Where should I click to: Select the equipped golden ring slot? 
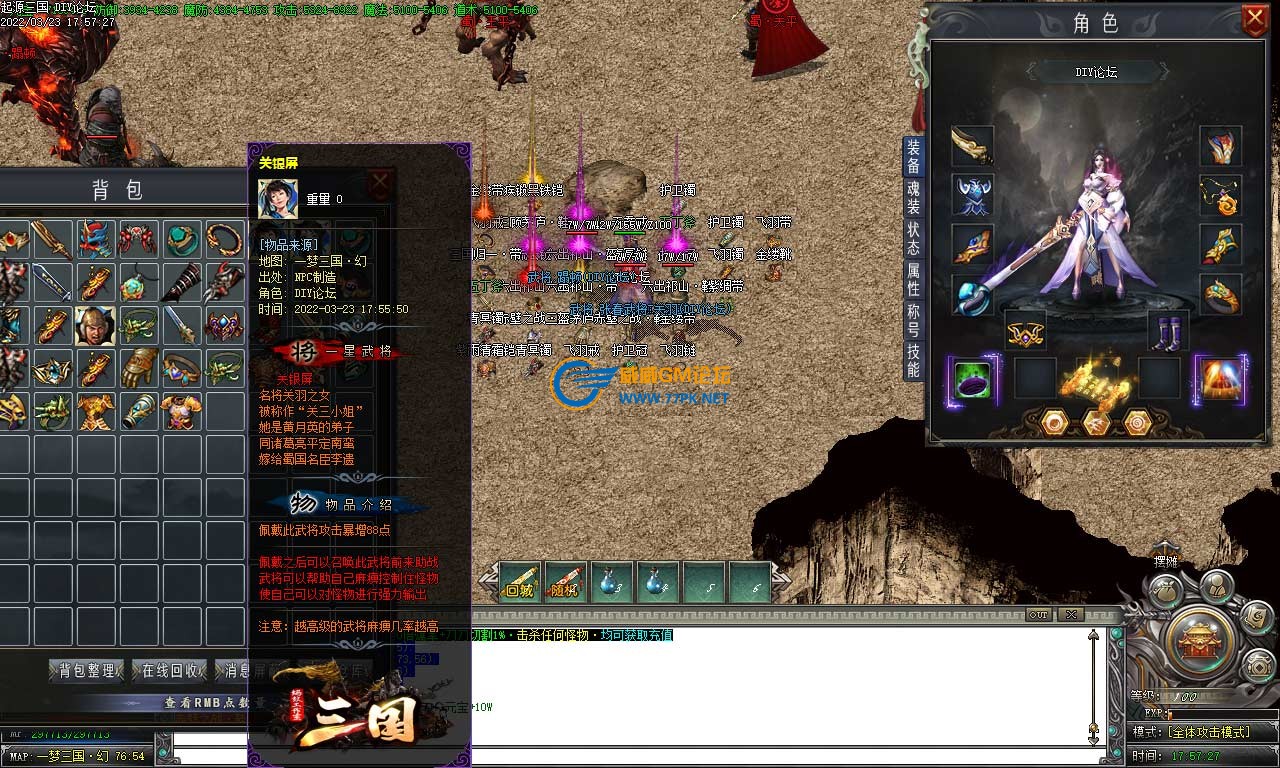tap(1221, 294)
